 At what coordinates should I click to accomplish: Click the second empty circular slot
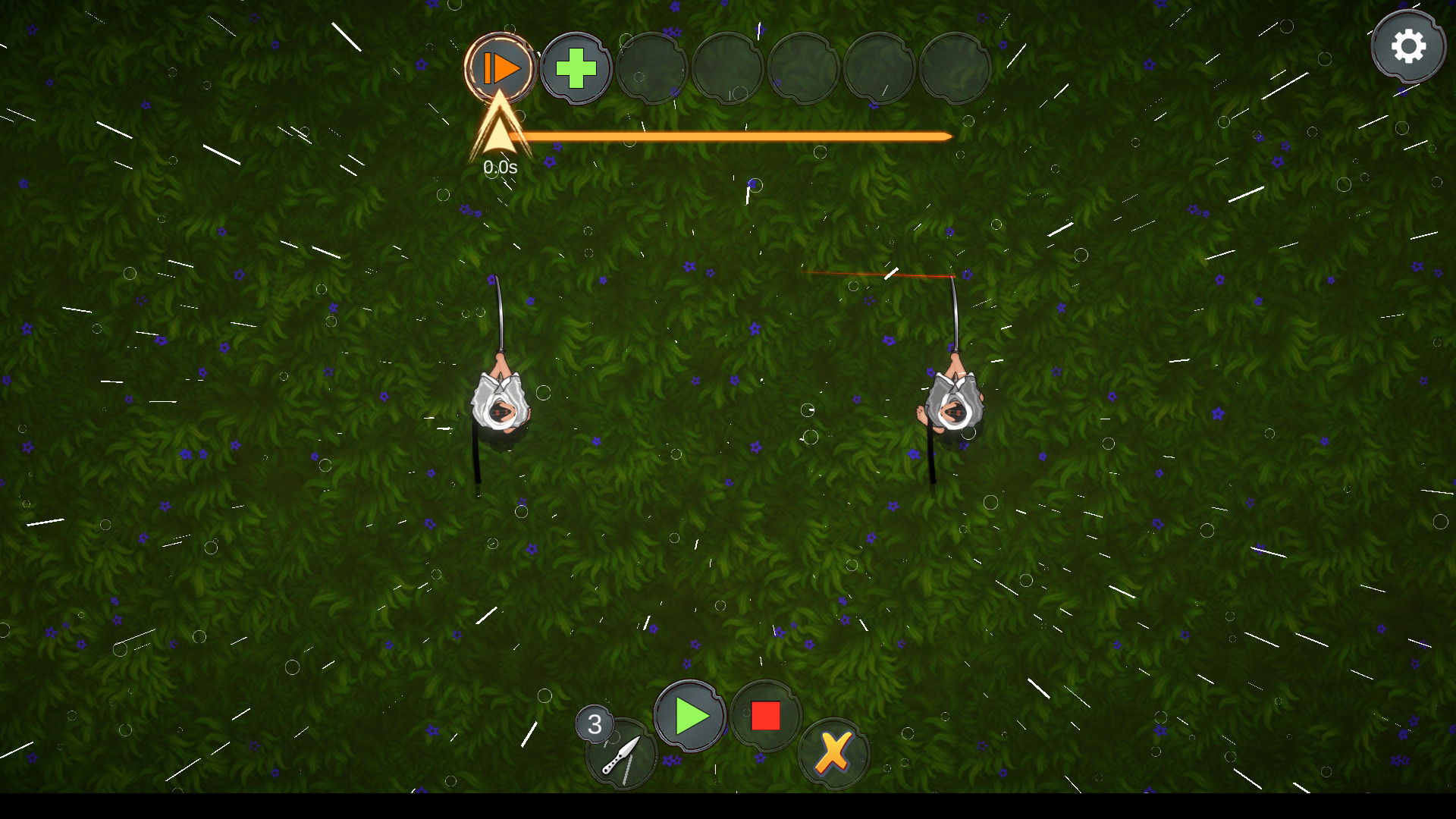pyautogui.click(x=728, y=67)
